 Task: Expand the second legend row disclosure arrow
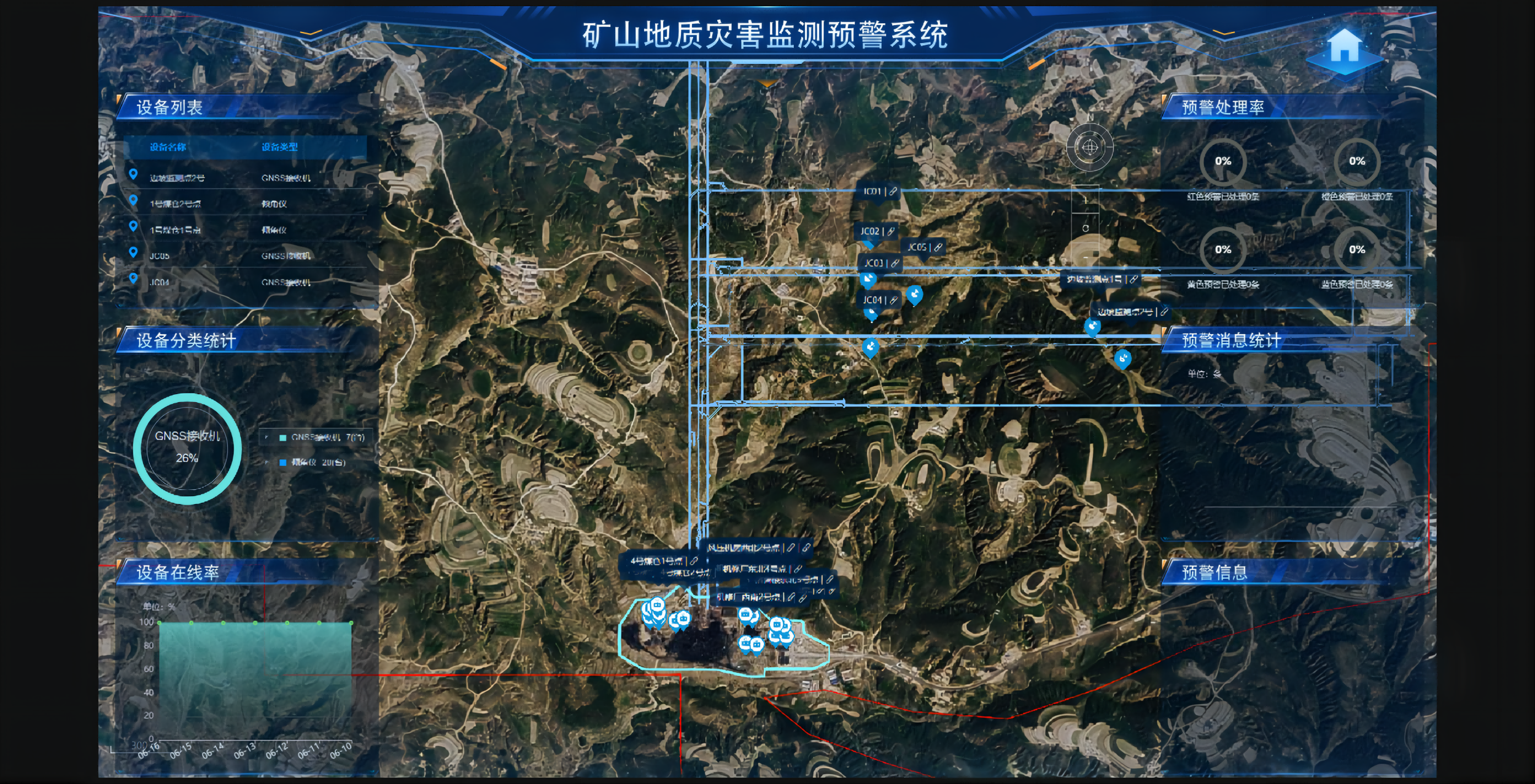267,462
